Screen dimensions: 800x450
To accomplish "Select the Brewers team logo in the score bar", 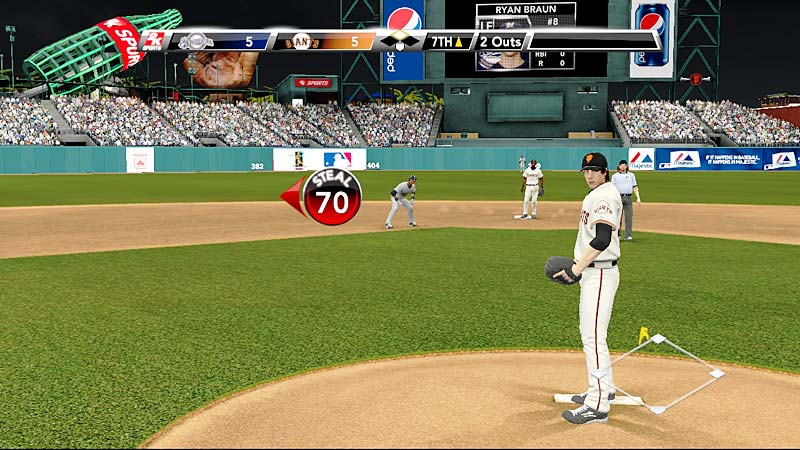I will [196, 41].
